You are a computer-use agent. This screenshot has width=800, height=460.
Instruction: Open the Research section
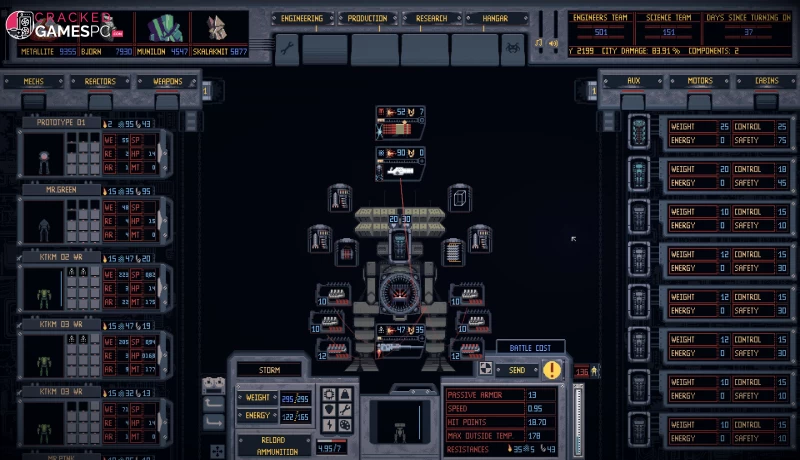[x=431, y=18]
